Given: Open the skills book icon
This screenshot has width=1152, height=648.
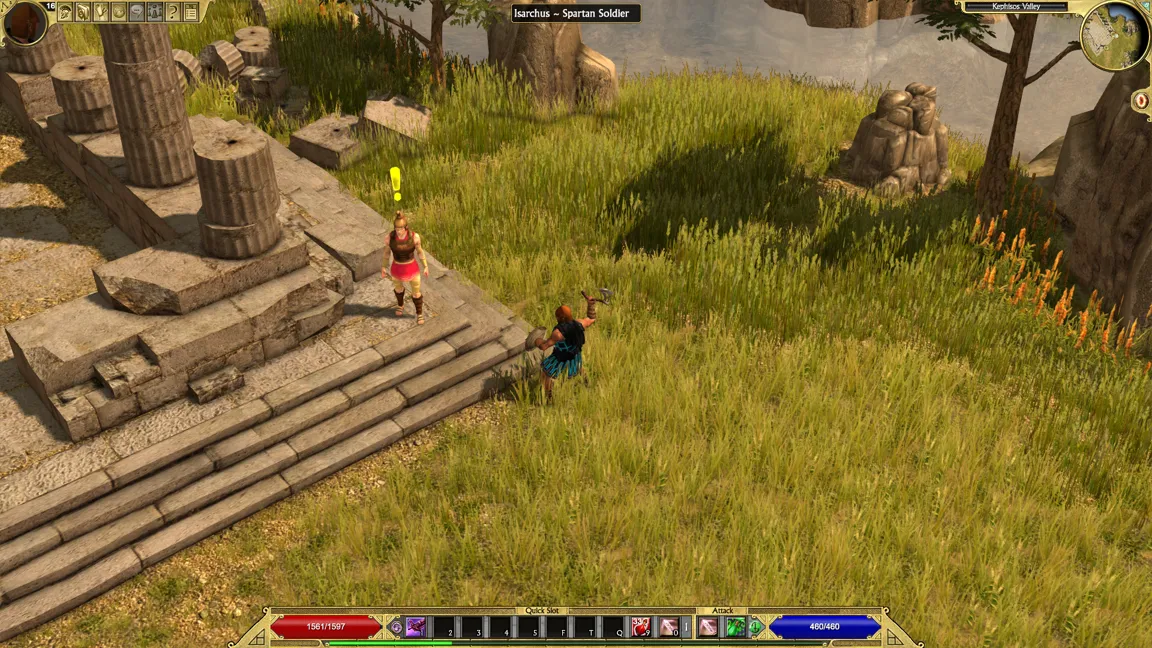Looking at the screenshot, I should [83, 12].
